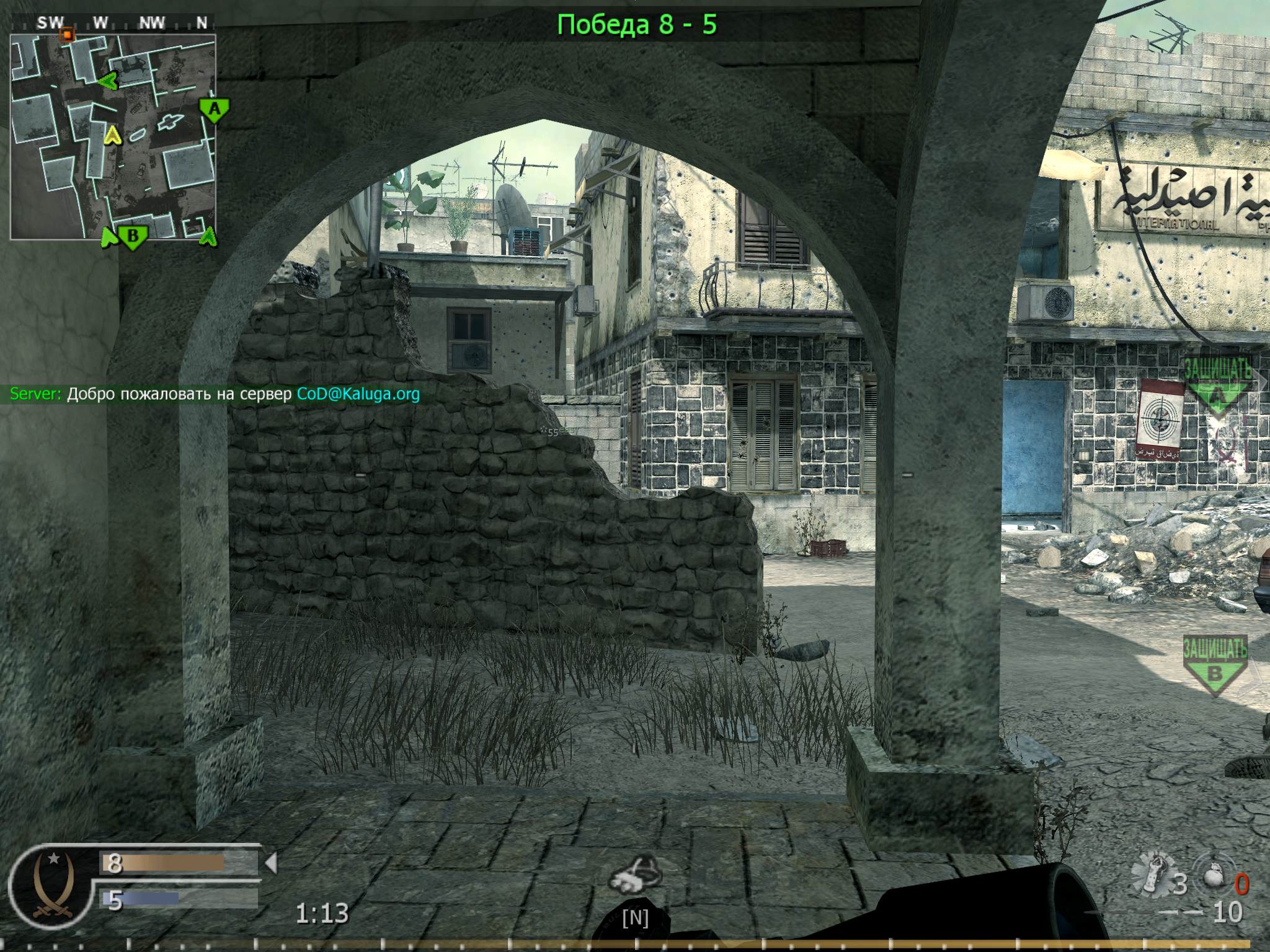Click the orange marker atop the minimap
The height and width of the screenshot is (952, 1270).
[68, 35]
